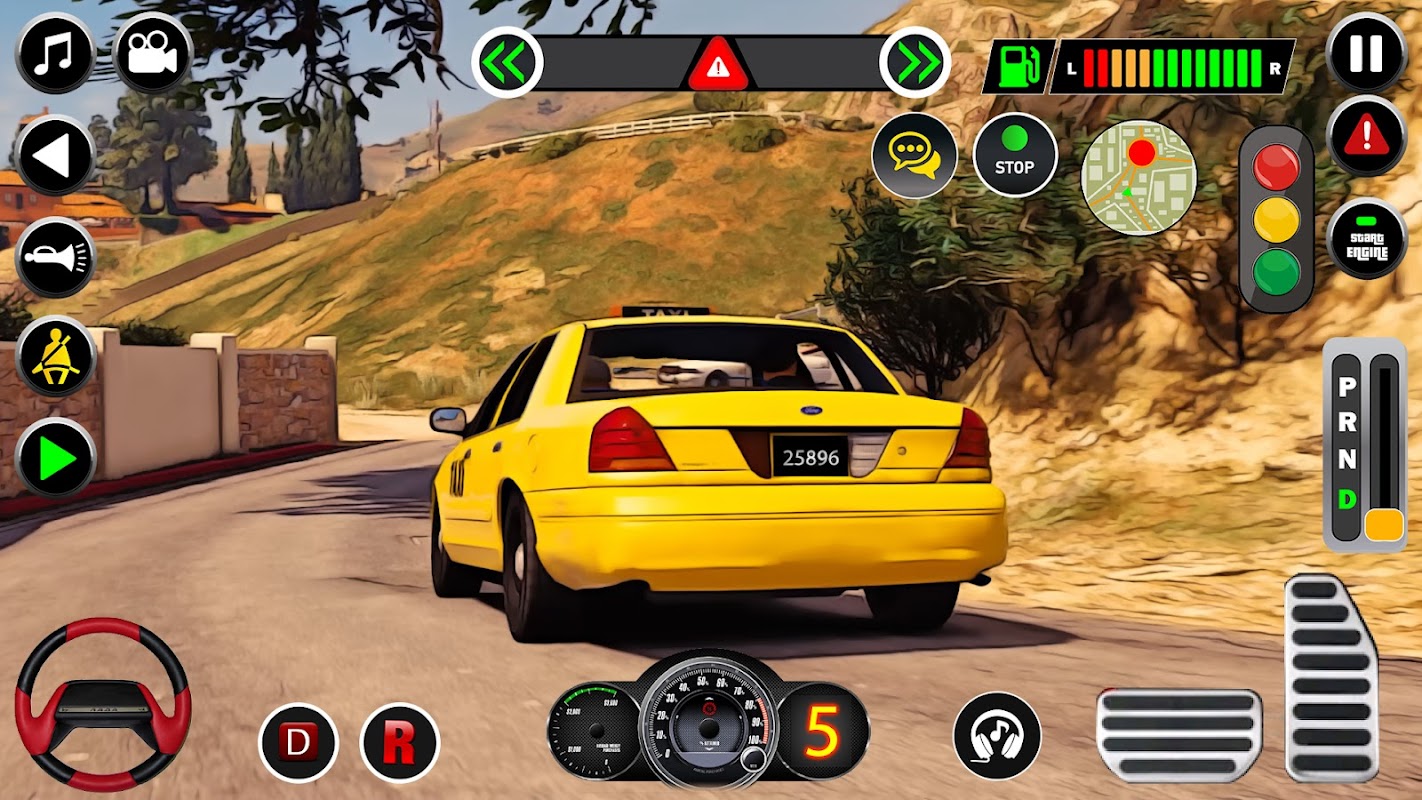
Task: Click the red warning triangle button on the right
Action: pos(1366,137)
